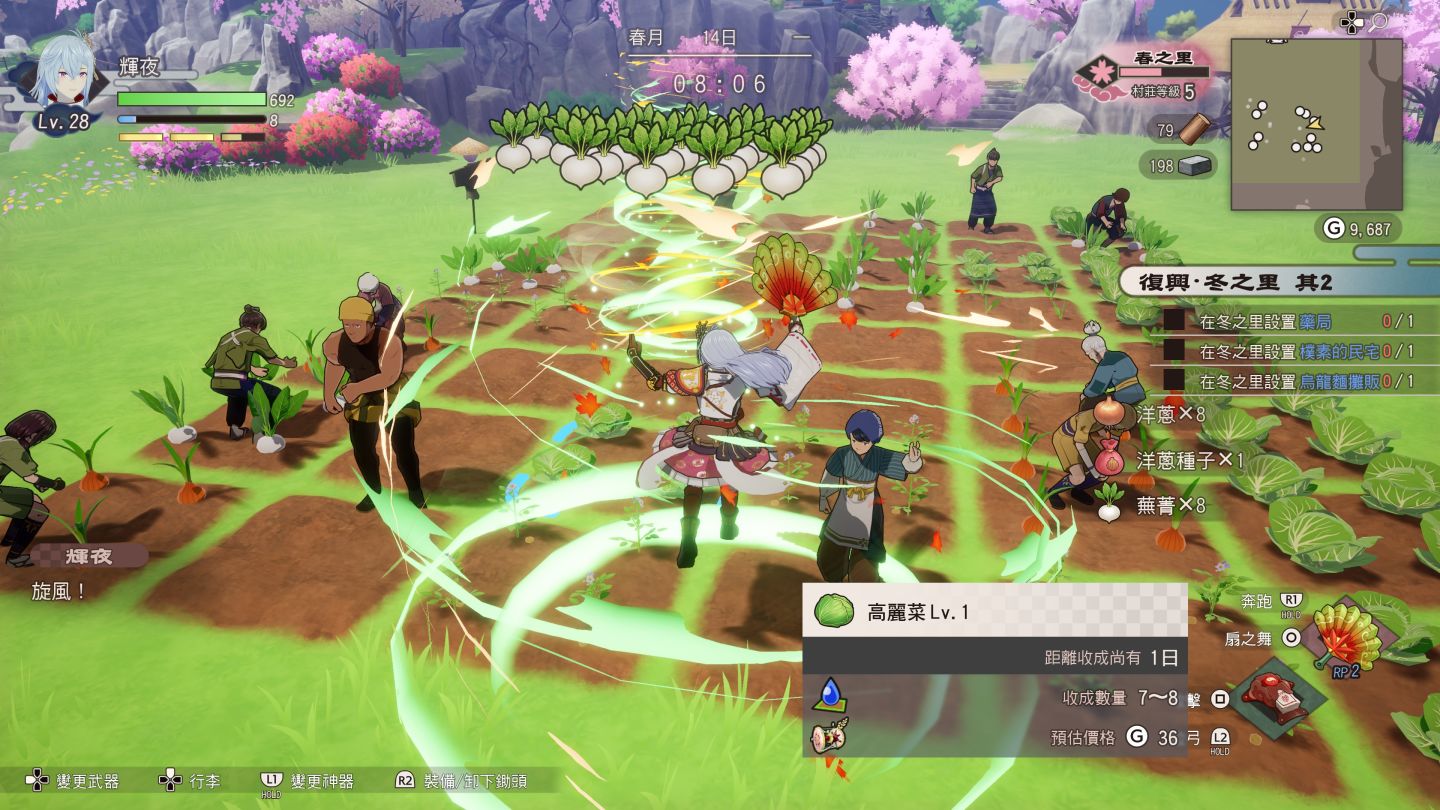1440x810 pixels.
Task: Click the wood lumber resource icon
Action: pos(1194,129)
